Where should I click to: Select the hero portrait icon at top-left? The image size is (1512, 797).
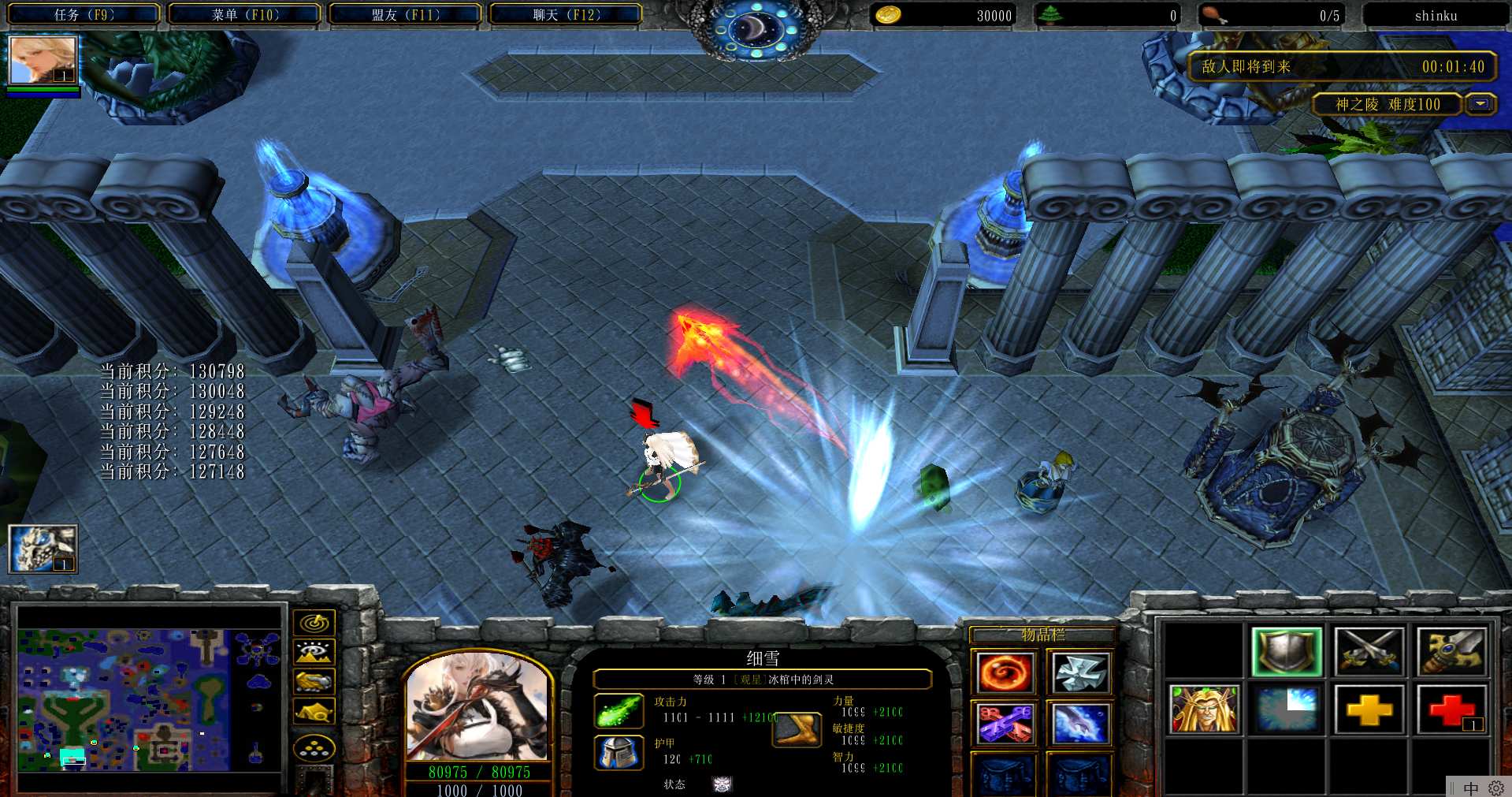coord(43,60)
